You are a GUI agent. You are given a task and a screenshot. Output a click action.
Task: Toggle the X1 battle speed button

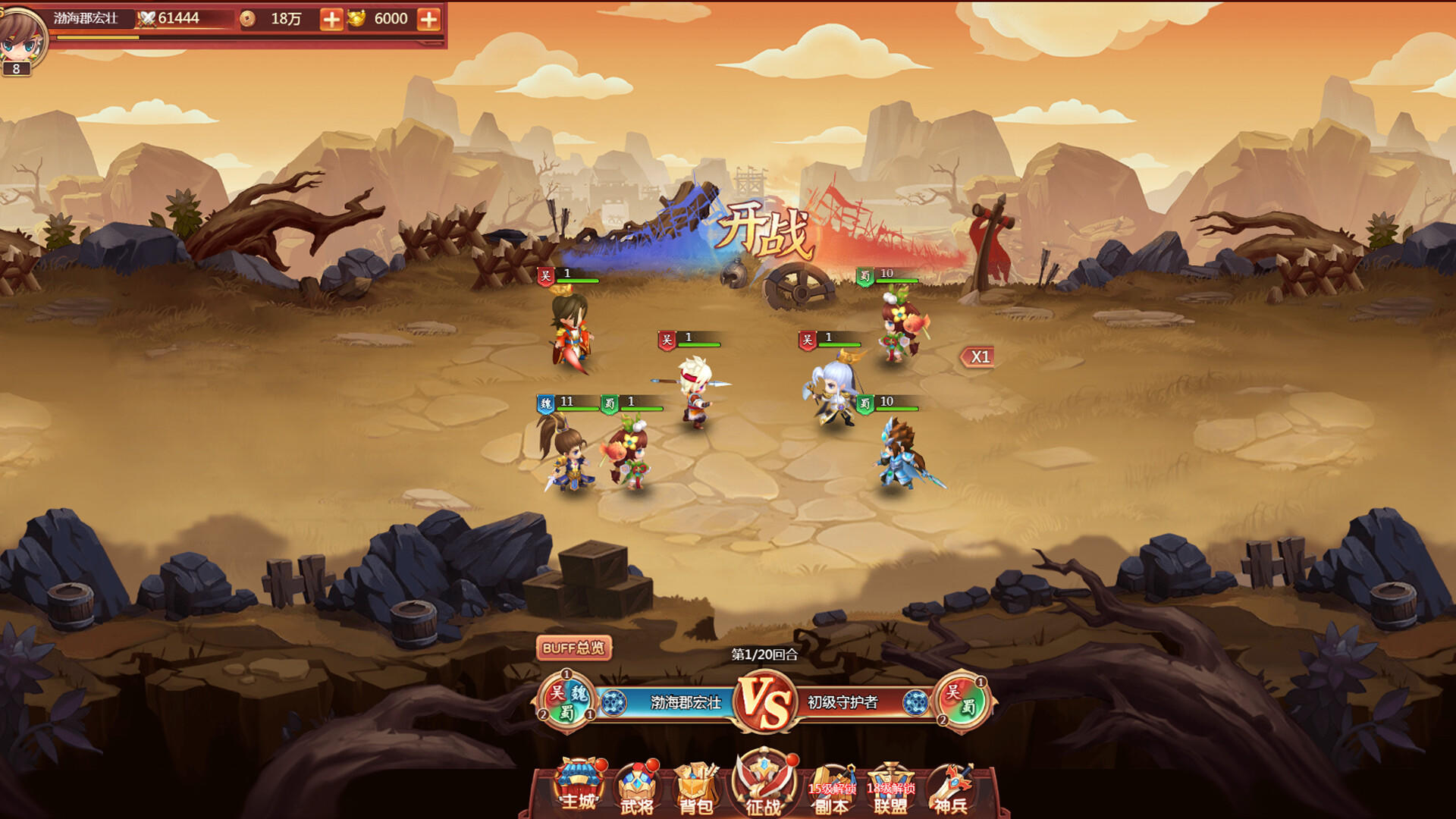tap(978, 357)
